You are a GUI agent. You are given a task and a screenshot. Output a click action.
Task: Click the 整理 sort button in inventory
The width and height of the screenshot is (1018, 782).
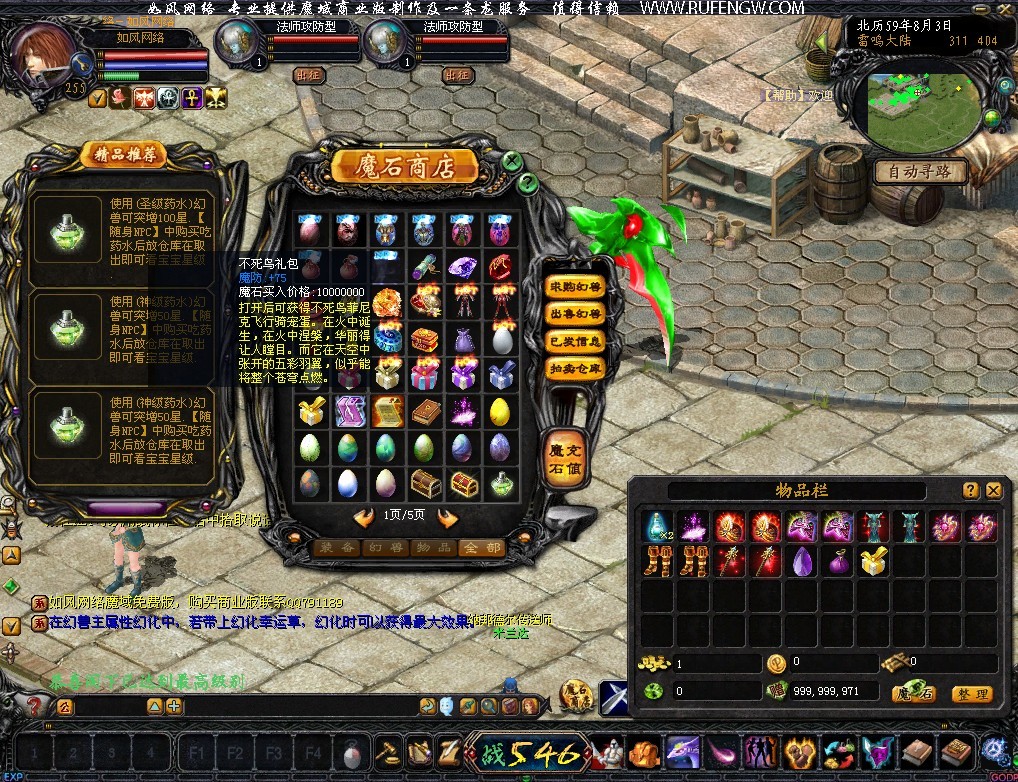point(970,694)
